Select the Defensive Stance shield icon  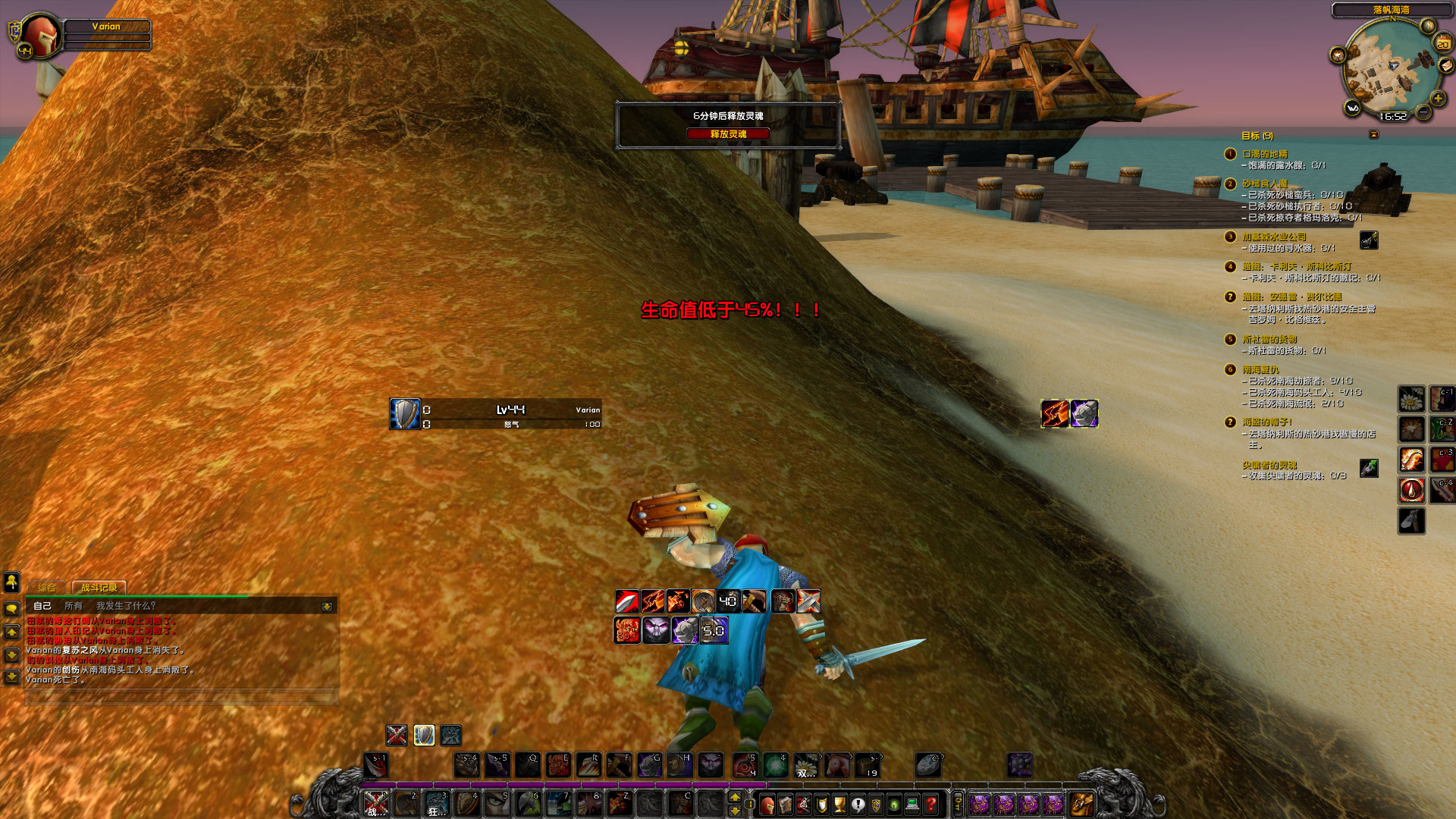coord(424,736)
